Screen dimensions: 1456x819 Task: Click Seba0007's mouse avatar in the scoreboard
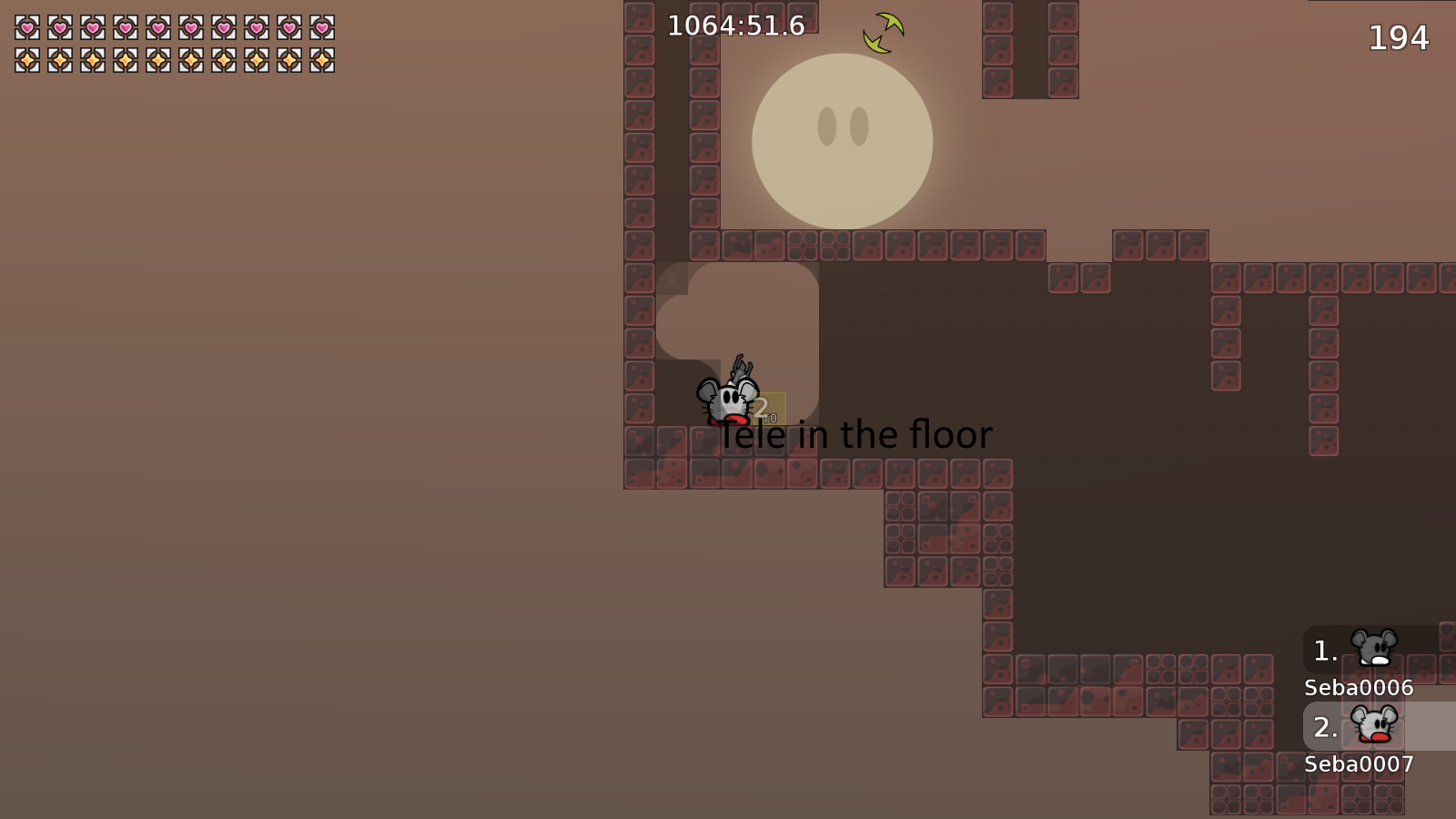click(1373, 726)
